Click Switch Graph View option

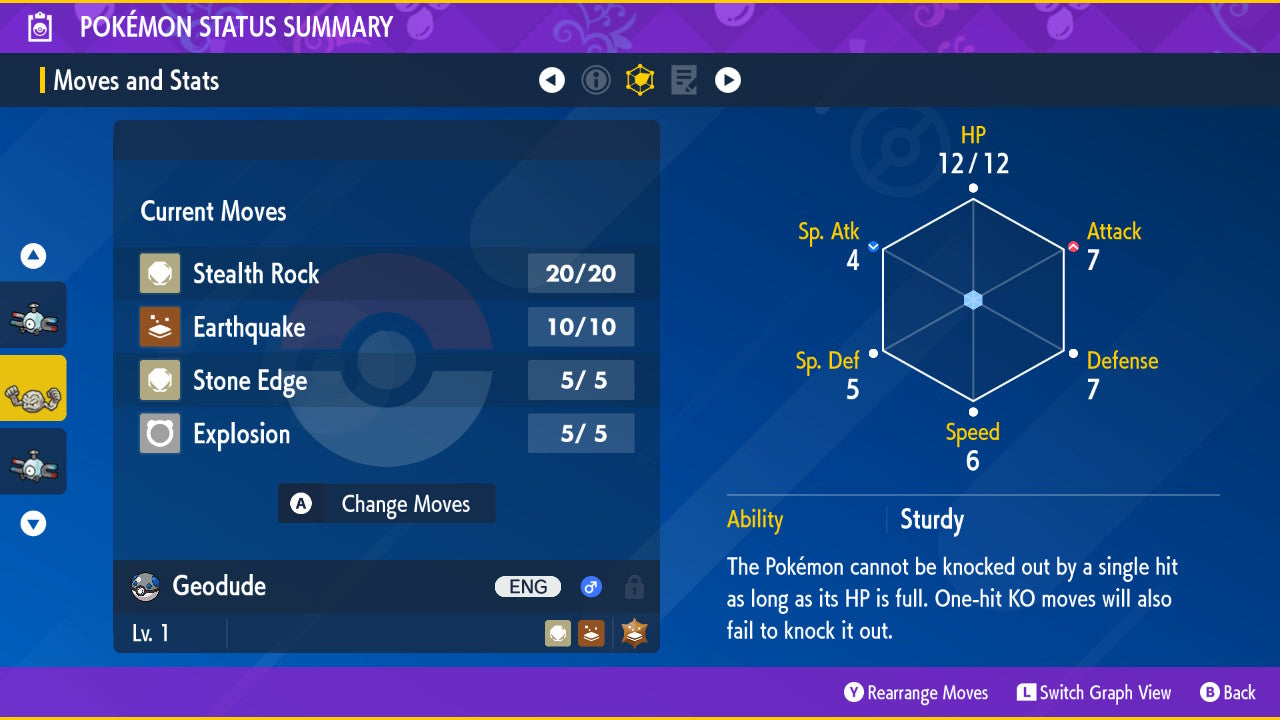tap(1094, 693)
